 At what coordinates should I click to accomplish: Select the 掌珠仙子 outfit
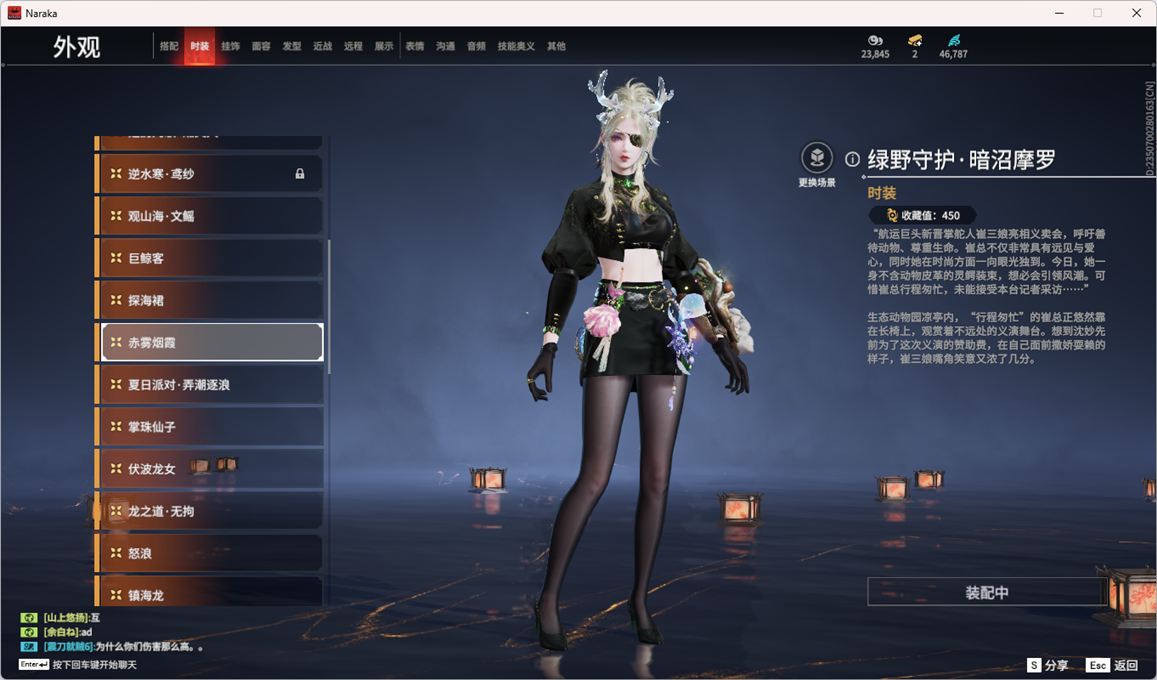pyautogui.click(x=211, y=426)
